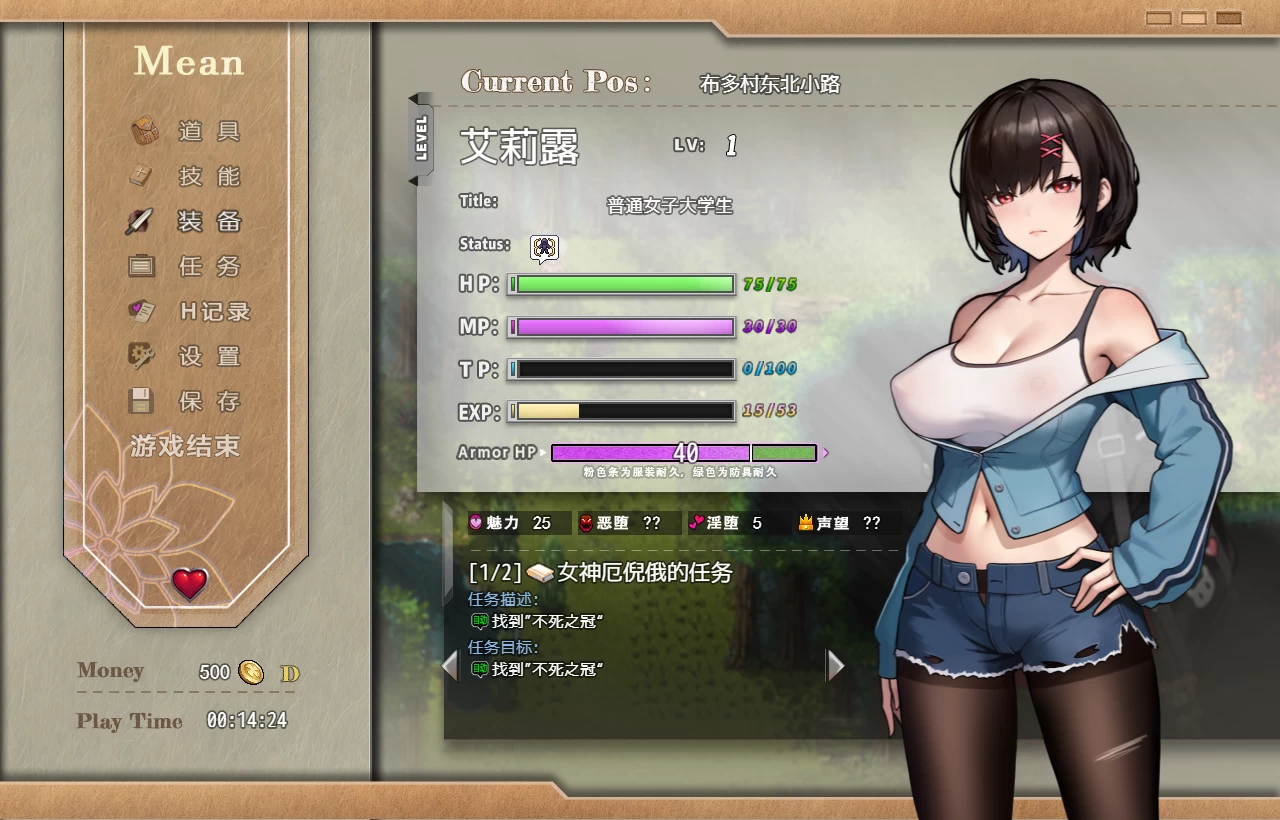
Task: Select 游戏结束 to end the game
Action: tap(184, 447)
